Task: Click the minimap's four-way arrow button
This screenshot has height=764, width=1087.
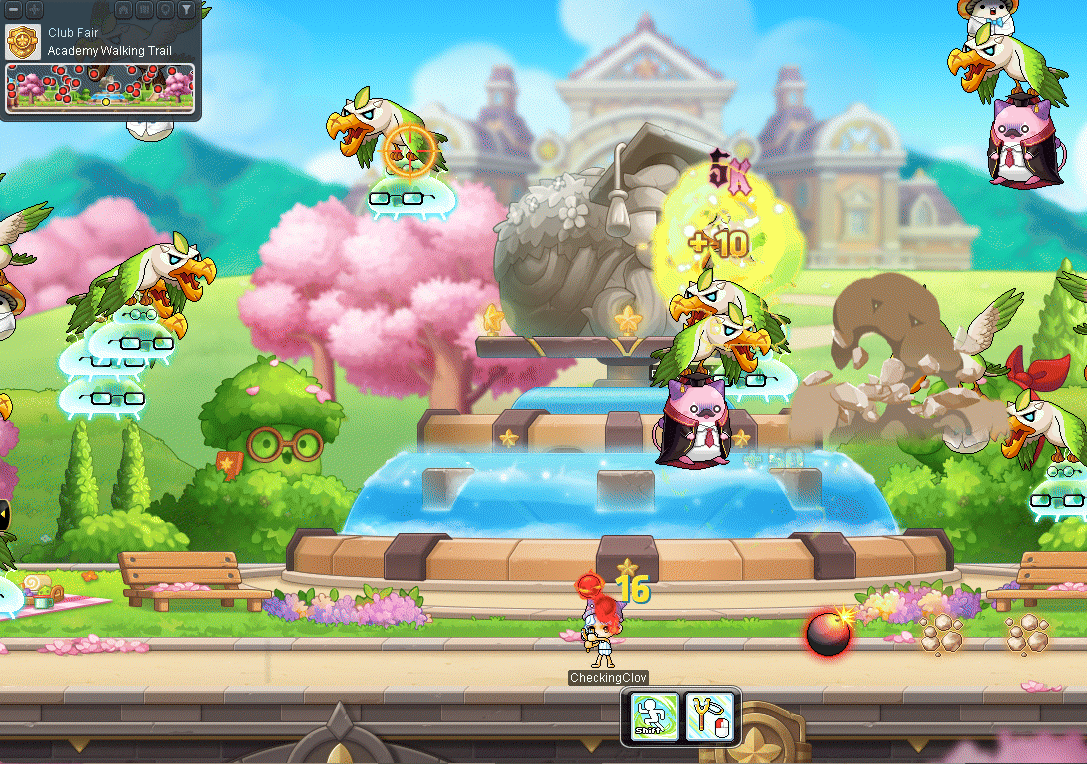Action: (x=33, y=9)
